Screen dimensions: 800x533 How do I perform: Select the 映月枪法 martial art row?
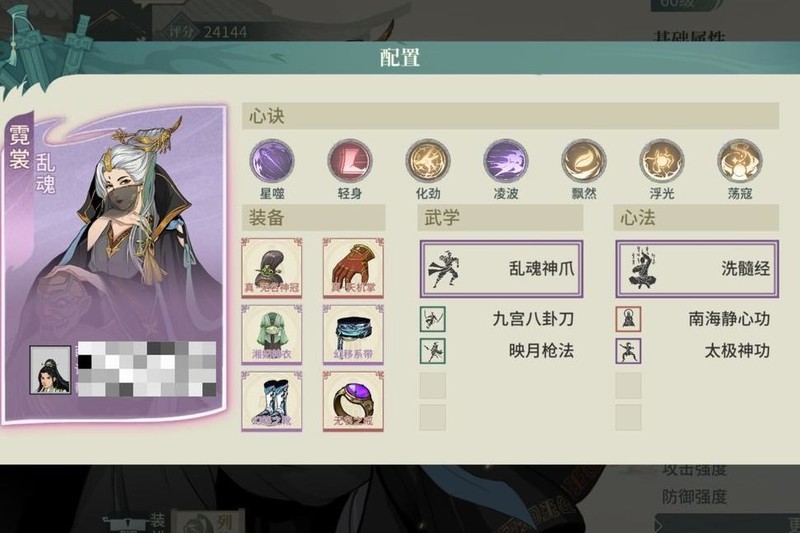(500, 351)
